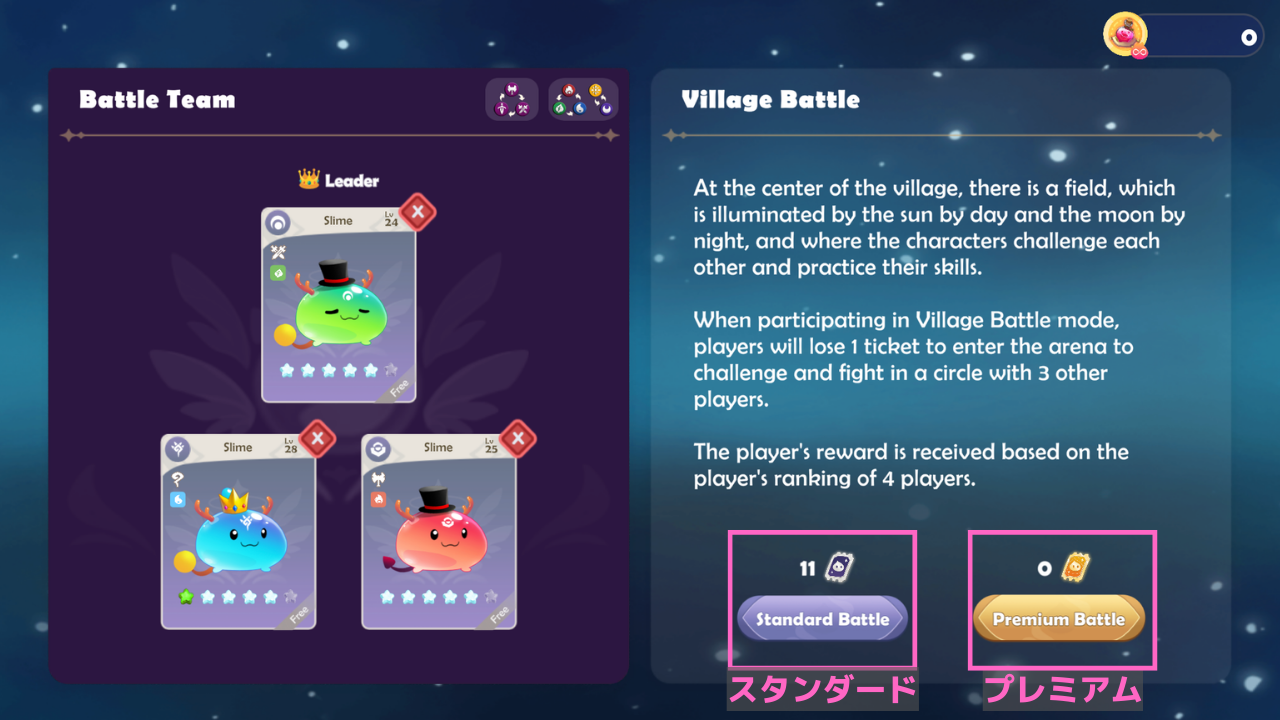Click the class emblem on the level 28 Slime
This screenshot has height=720, width=1280.
(176, 449)
